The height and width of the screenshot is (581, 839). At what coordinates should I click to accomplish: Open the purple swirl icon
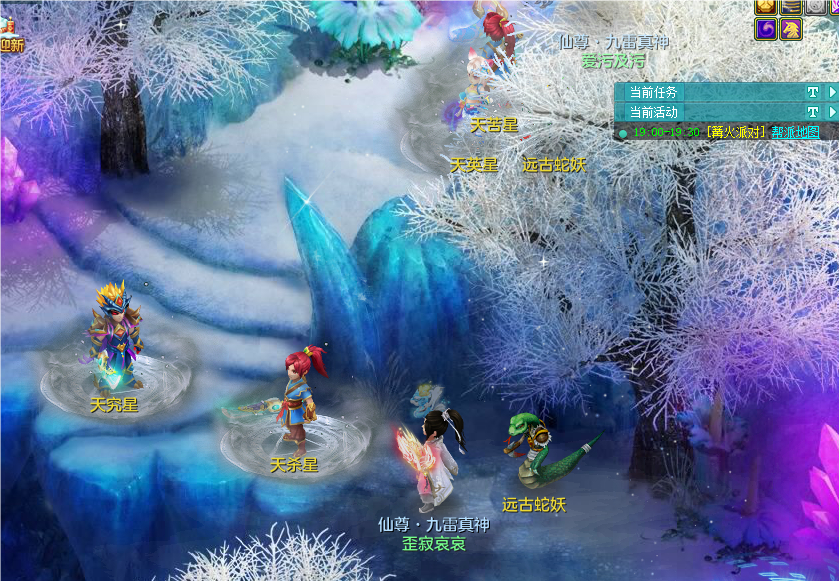[766, 29]
